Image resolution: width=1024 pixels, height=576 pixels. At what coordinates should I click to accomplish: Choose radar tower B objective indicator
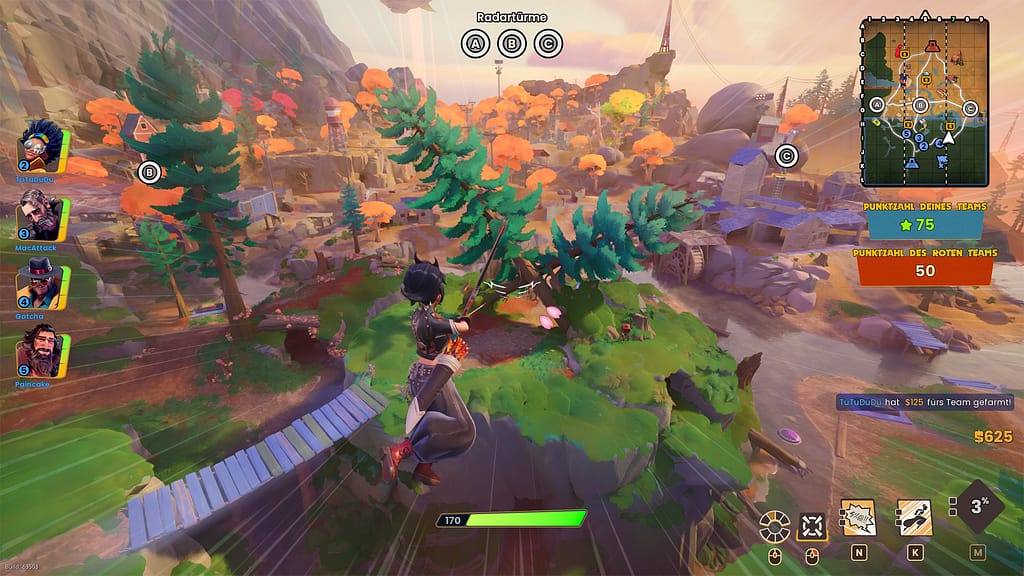point(512,44)
